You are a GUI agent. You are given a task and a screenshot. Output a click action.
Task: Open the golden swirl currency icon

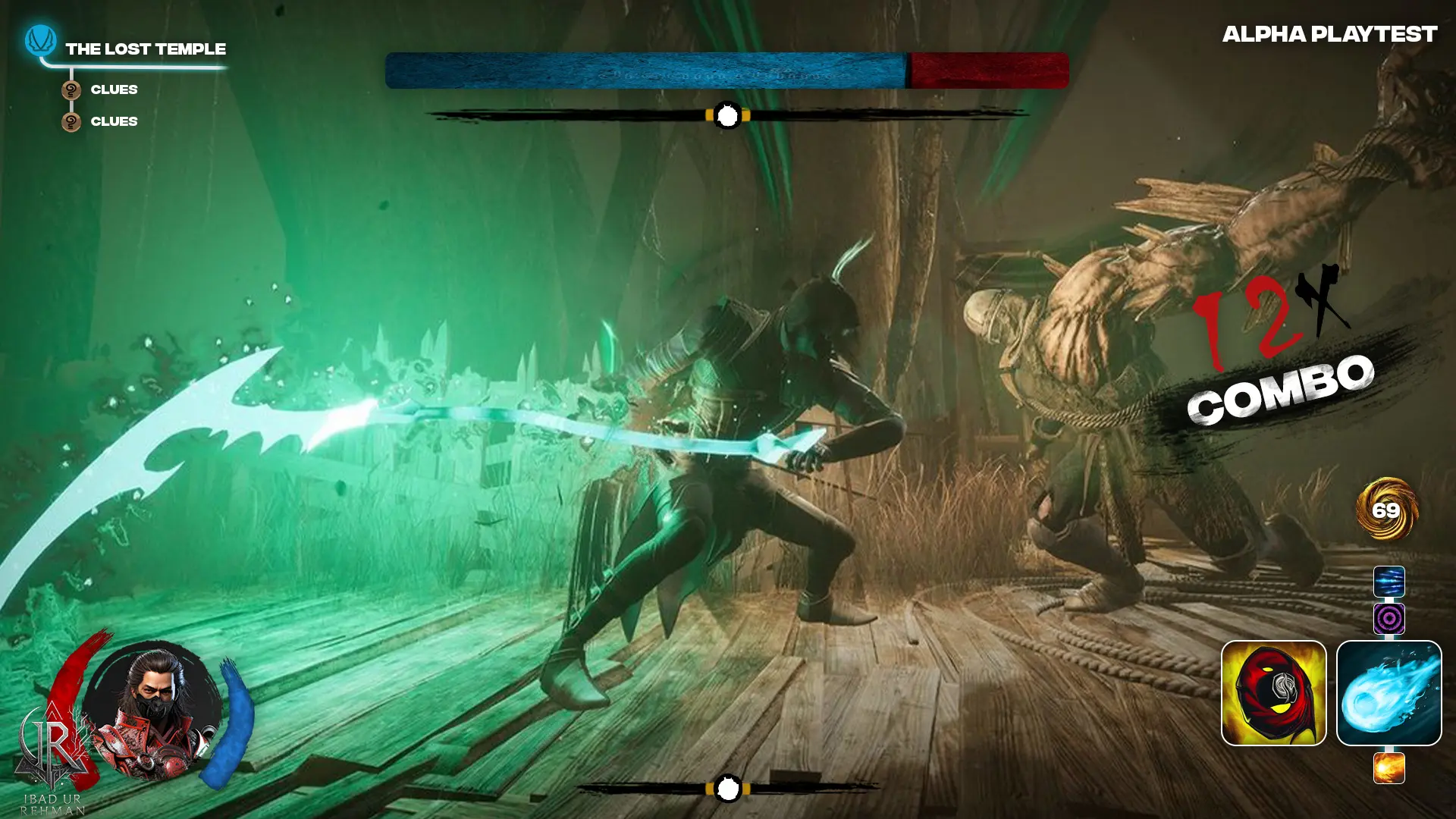(x=1386, y=509)
